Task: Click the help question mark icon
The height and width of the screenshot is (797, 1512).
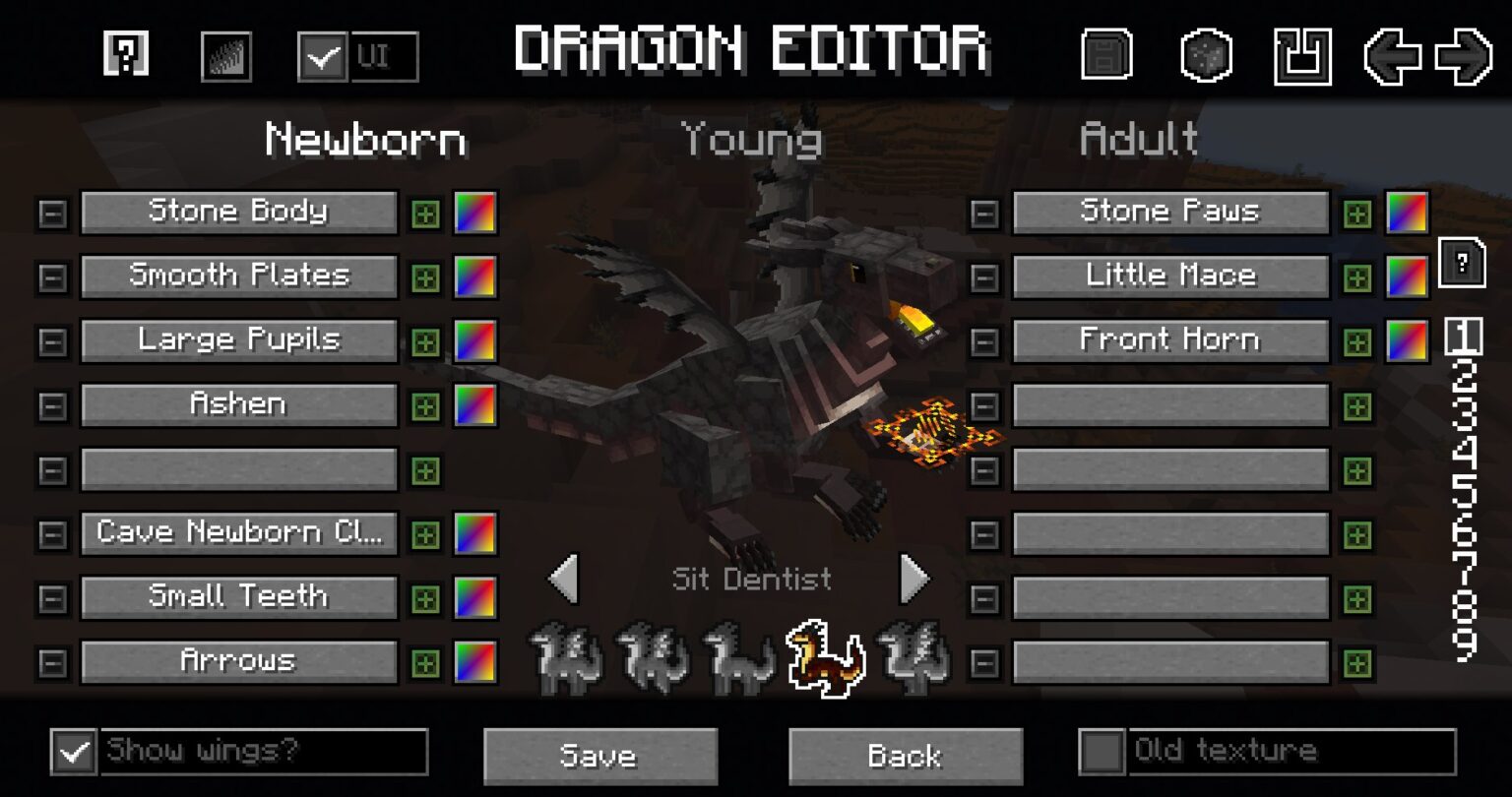Action: click(x=126, y=53)
